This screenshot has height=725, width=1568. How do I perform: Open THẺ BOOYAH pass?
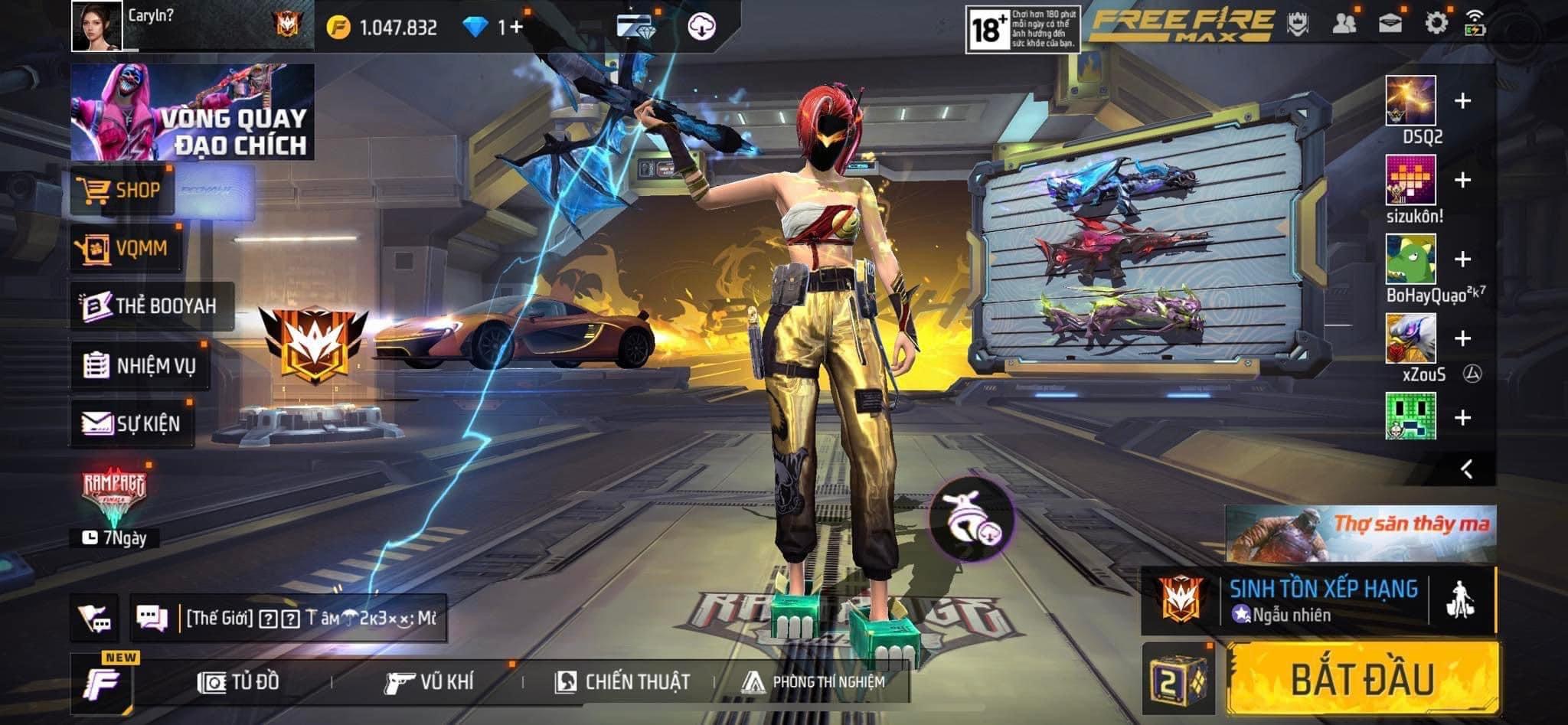tap(151, 305)
